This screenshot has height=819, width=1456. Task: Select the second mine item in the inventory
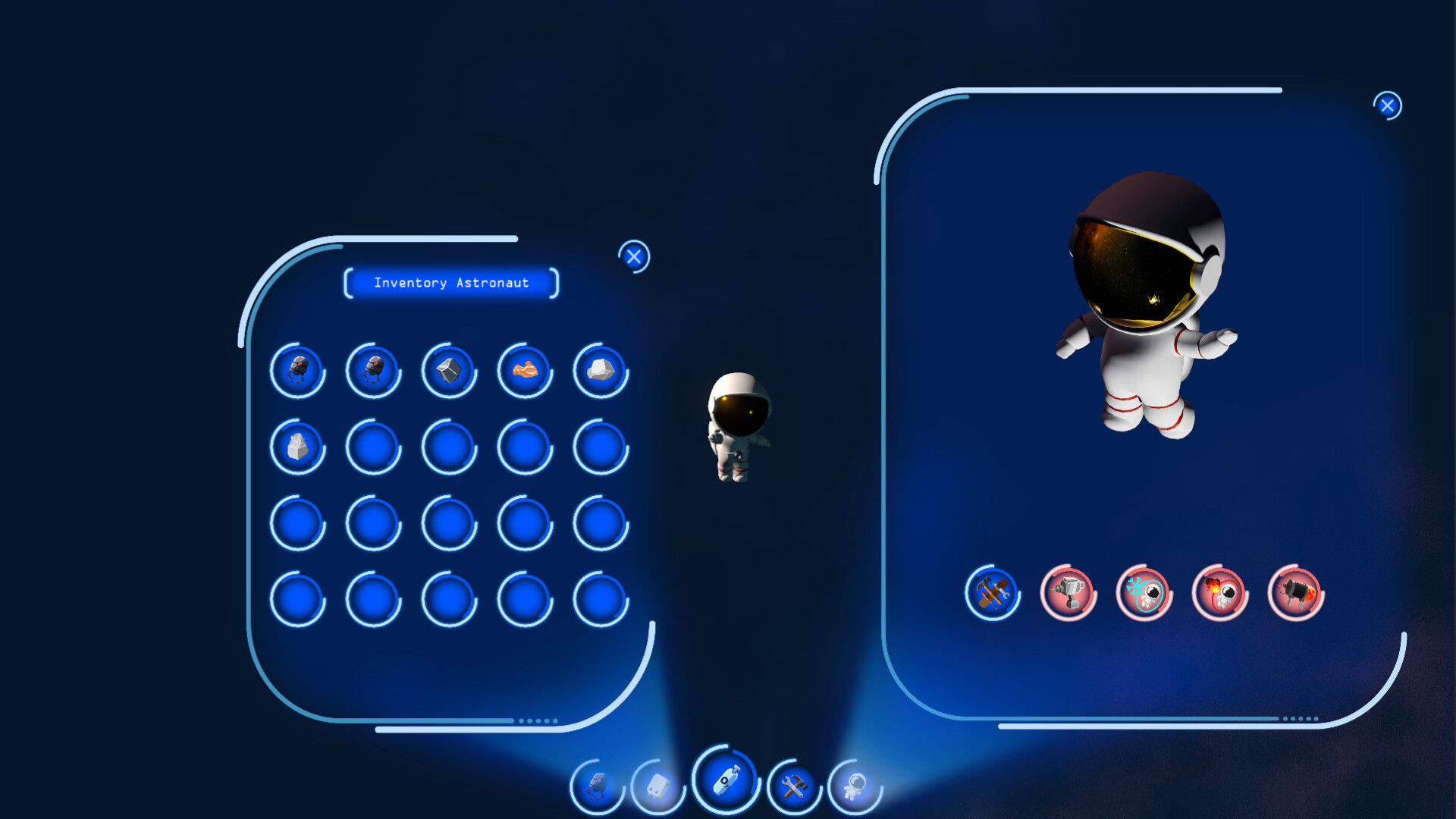tap(373, 371)
